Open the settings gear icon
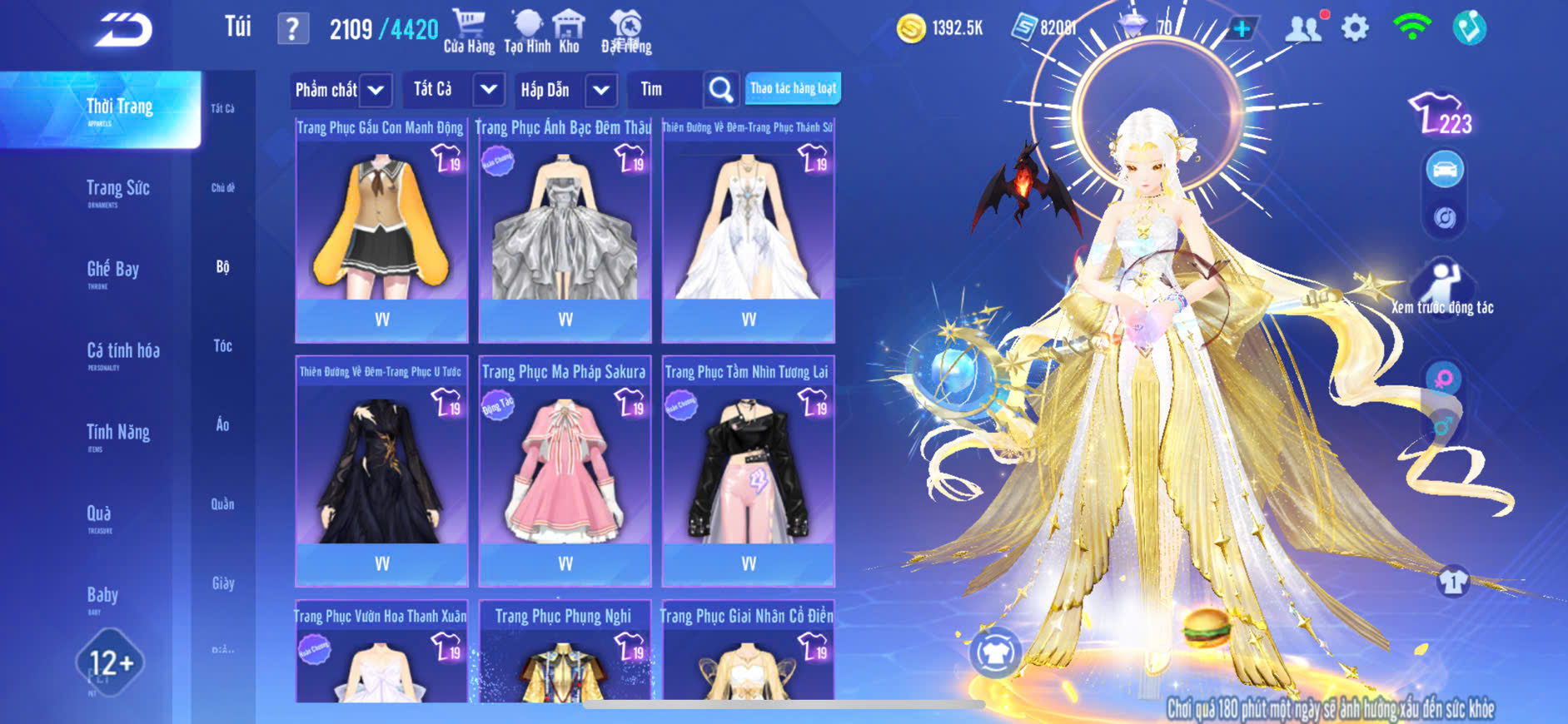Image resolution: width=1568 pixels, height=724 pixels. coord(1355,28)
